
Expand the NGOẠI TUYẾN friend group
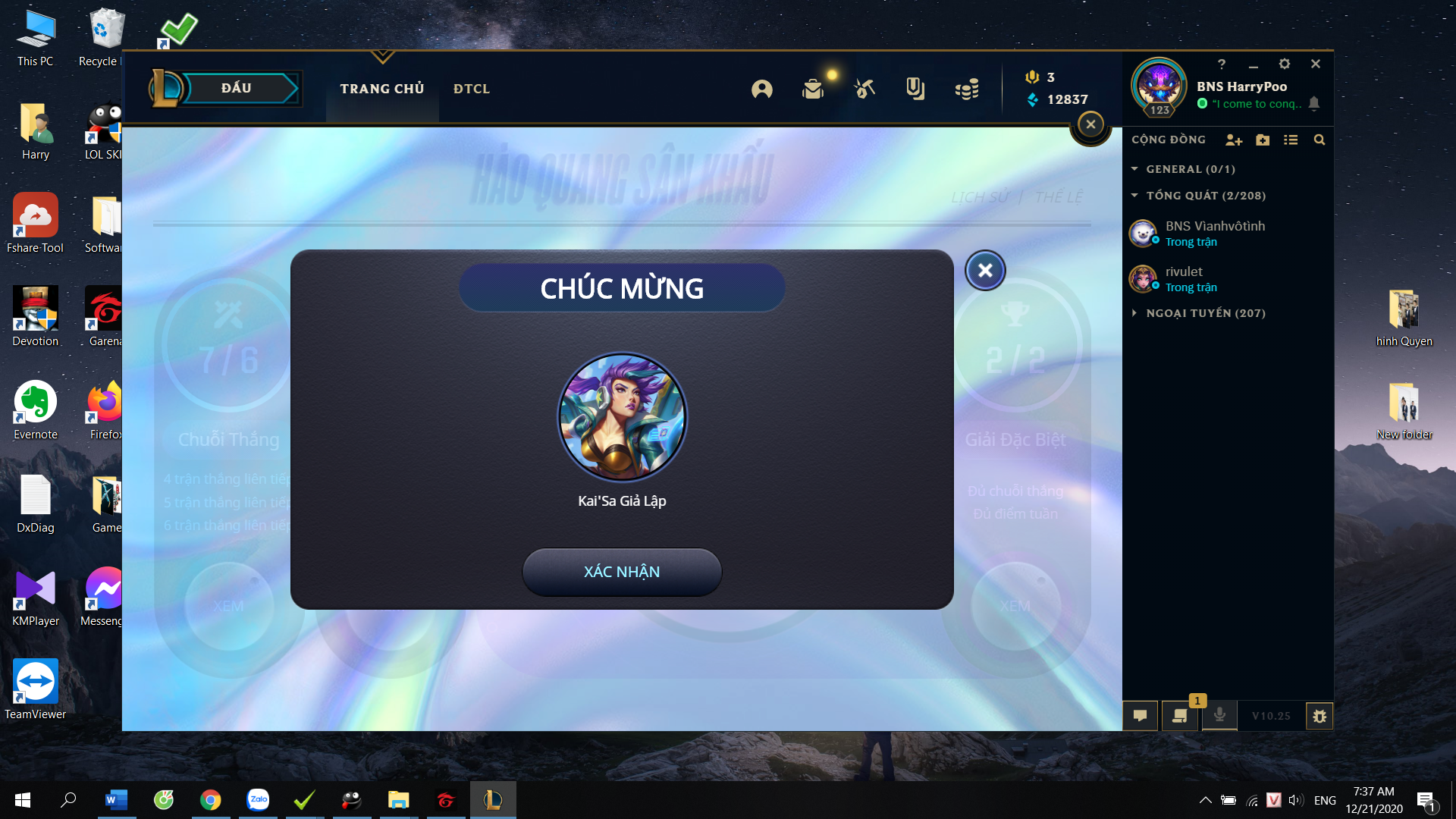[x=1135, y=313]
